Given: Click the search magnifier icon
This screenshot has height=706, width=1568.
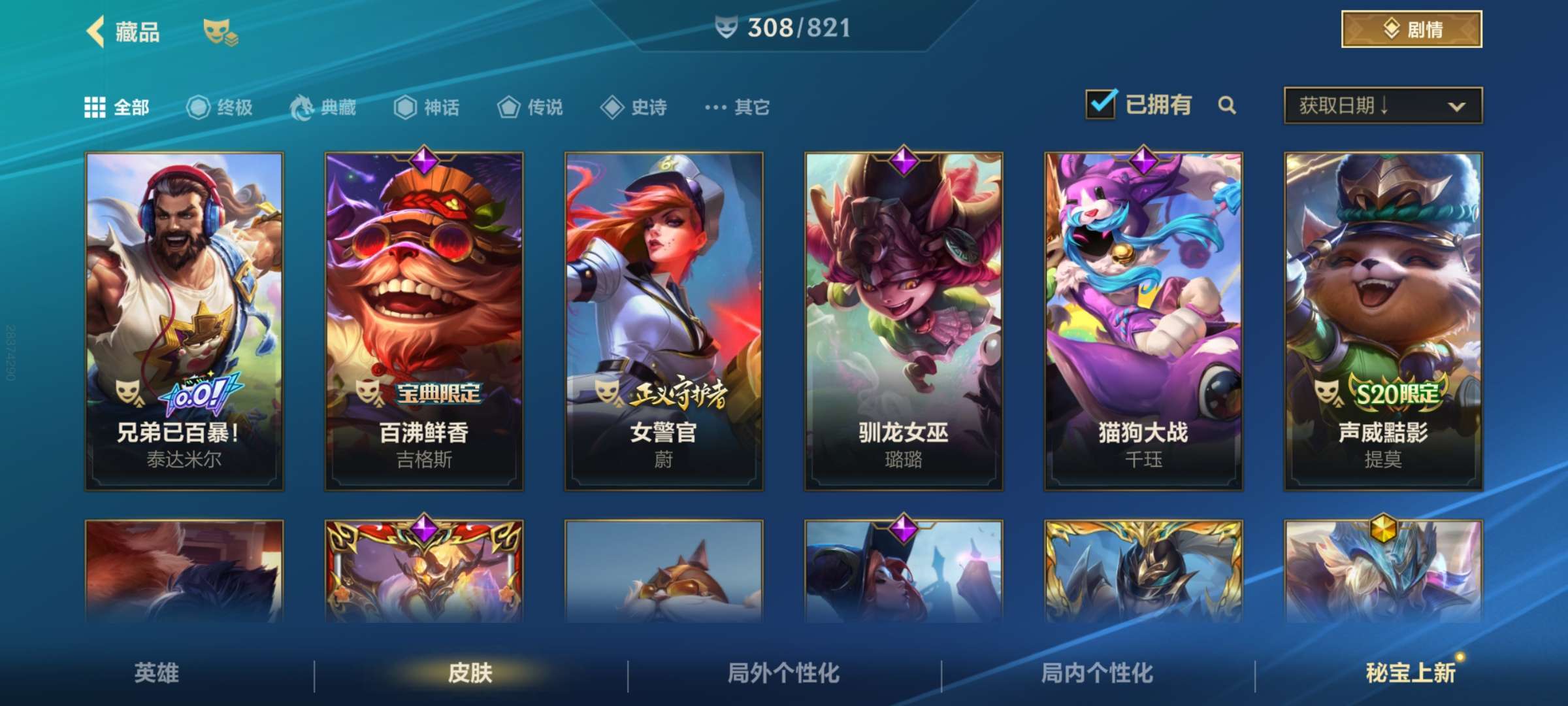Looking at the screenshot, I should point(1227,105).
